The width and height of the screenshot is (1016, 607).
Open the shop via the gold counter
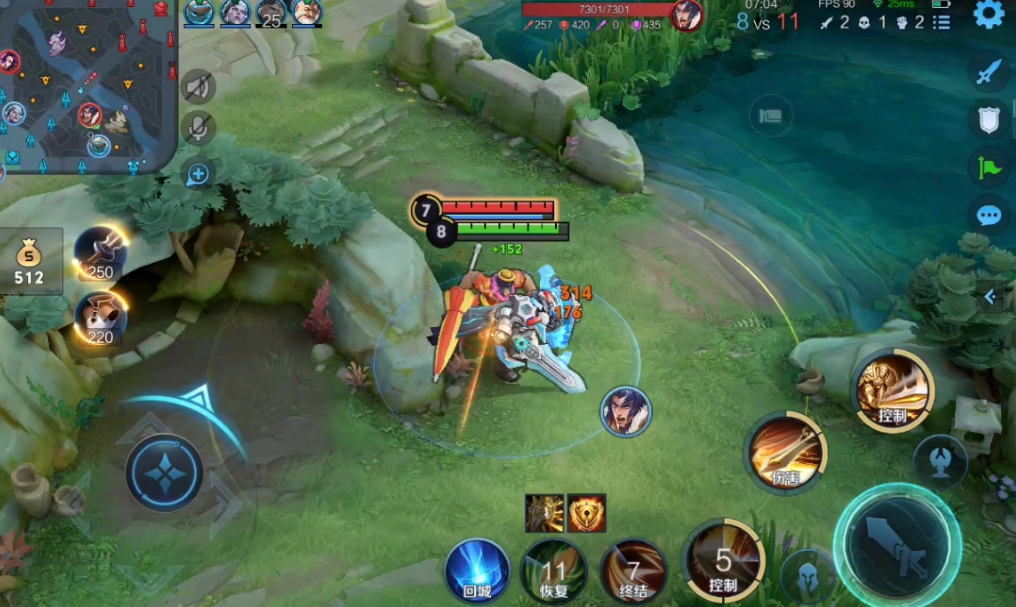[x=30, y=262]
